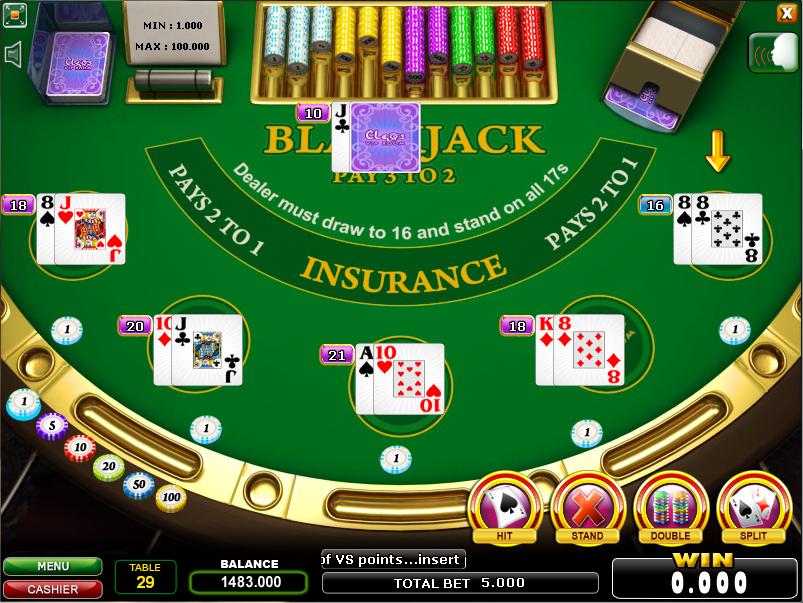Pick the red 10 betting chip
The image size is (803, 603).
(80, 447)
